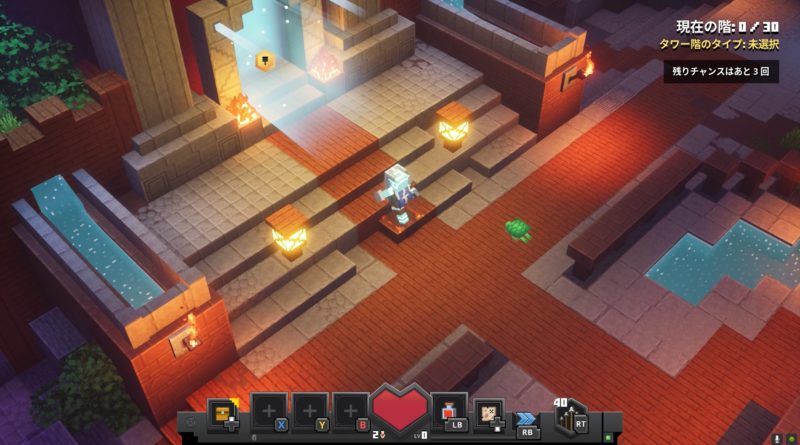This screenshot has height=445, width=800.
Task: Activate the blue chevron dodge roll icon
Action: point(527,418)
